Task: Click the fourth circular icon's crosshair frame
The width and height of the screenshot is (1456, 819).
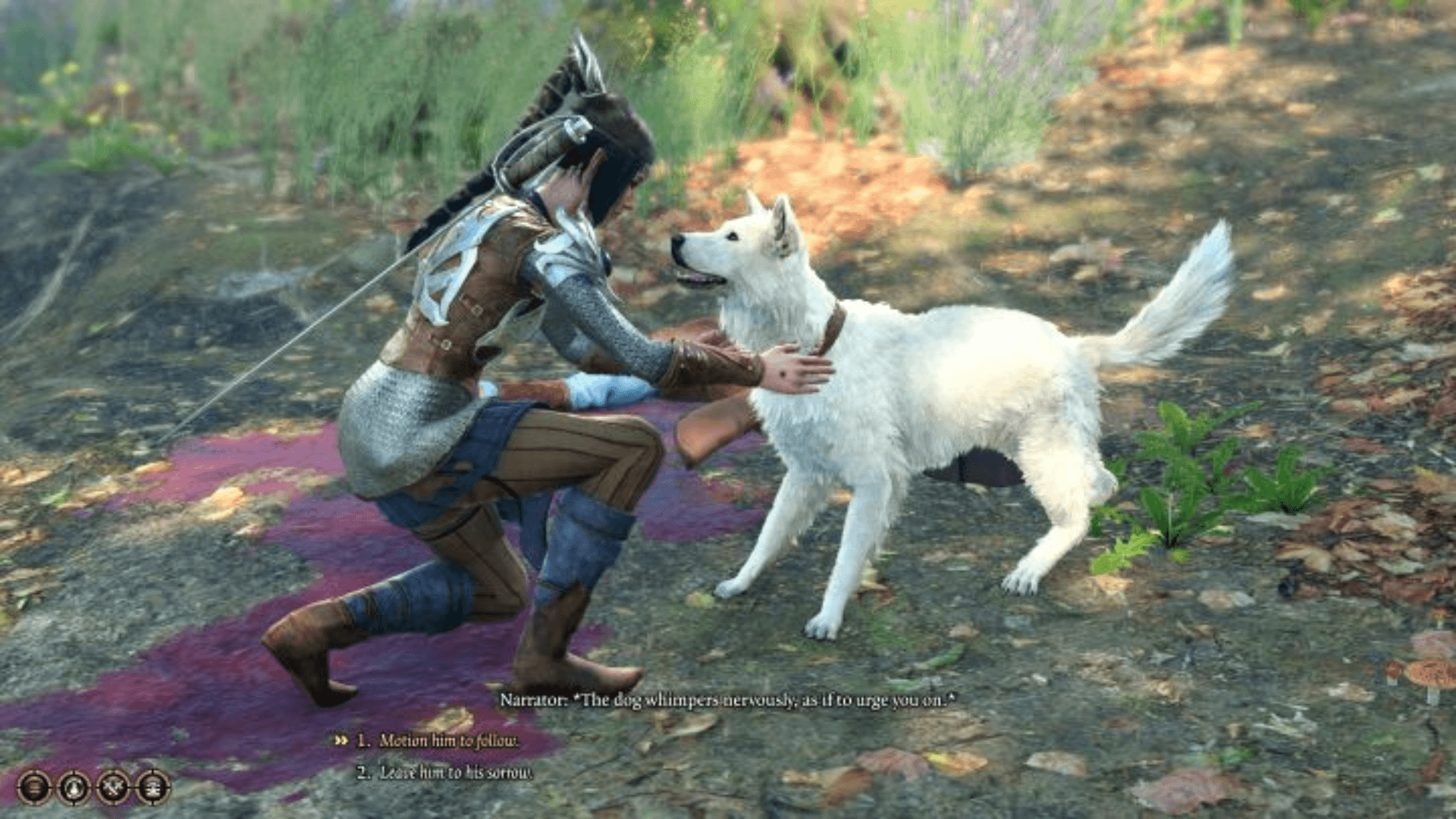Action: point(154,788)
